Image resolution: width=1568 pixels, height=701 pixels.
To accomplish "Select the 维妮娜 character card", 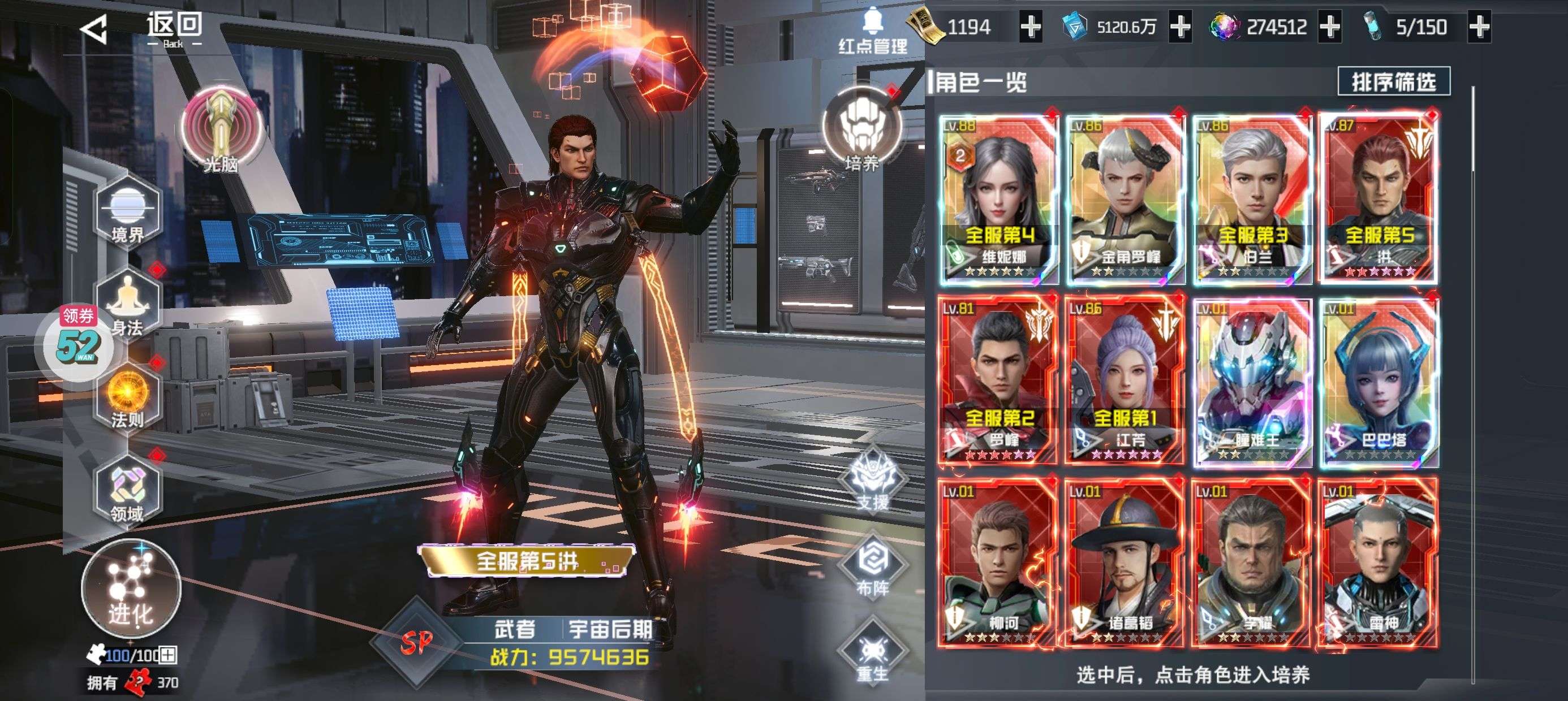I will [998, 198].
